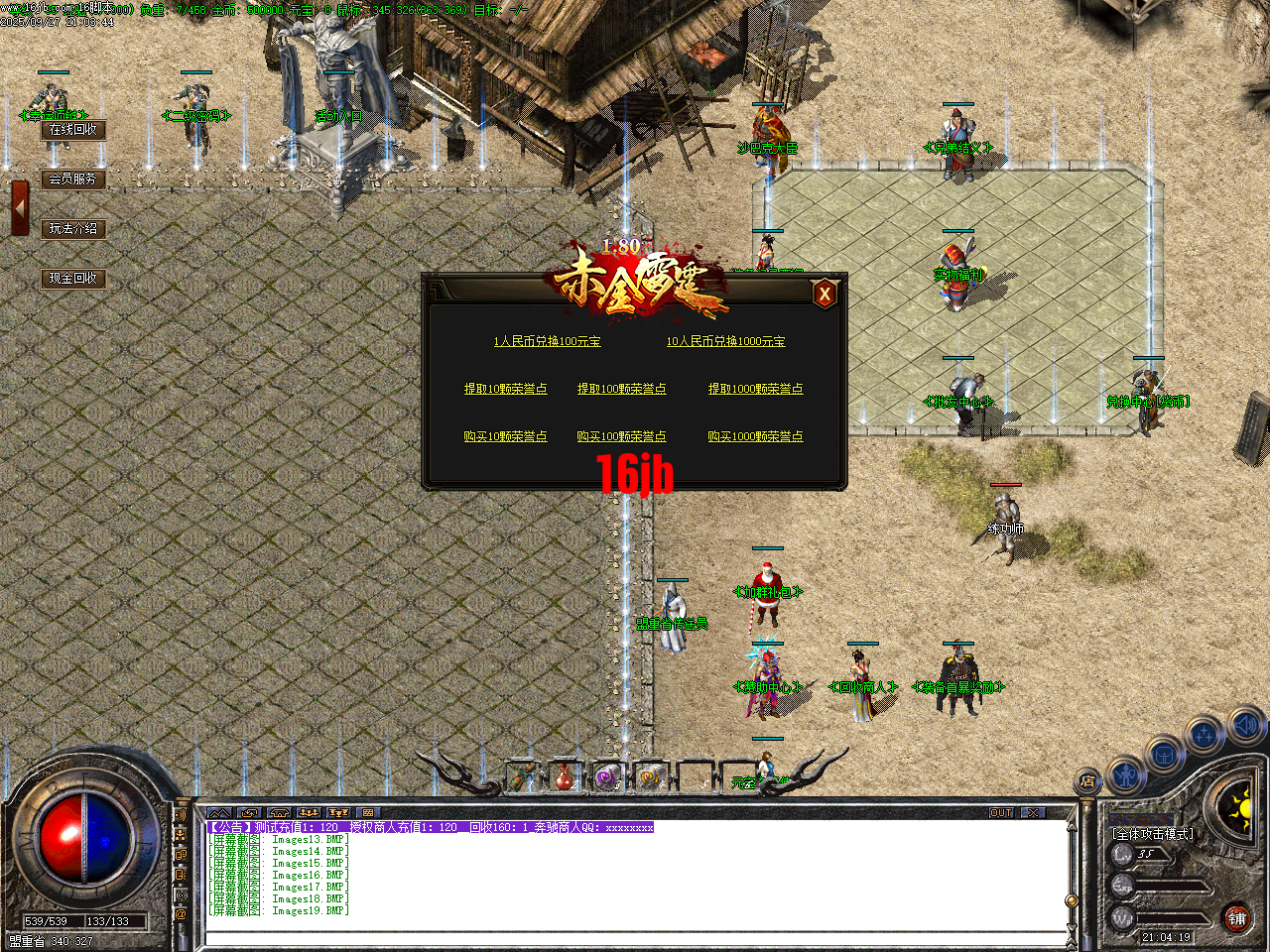Click the 店 shop round icon
Screen dimensions: 1270x952
(x=1087, y=780)
